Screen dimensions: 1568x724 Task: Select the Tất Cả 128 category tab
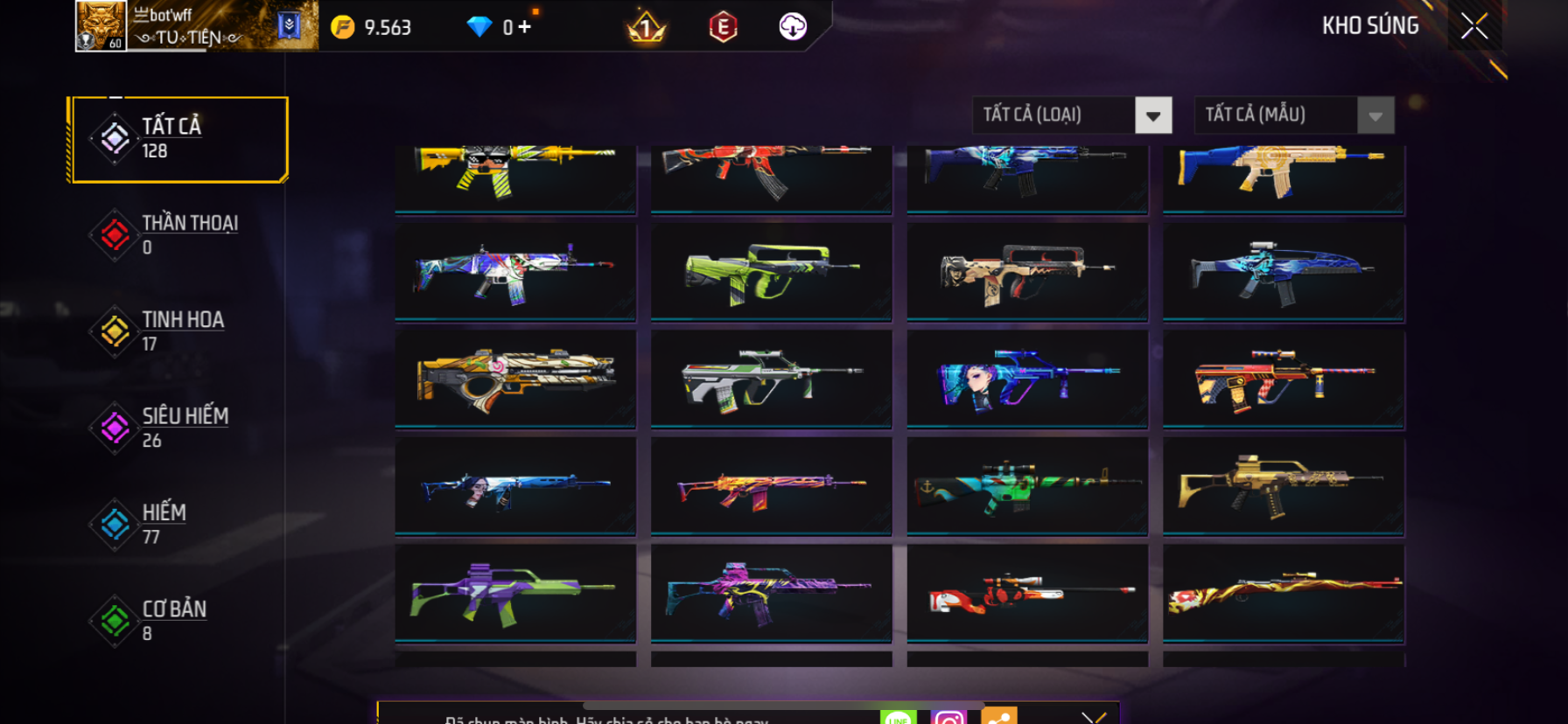(x=178, y=139)
